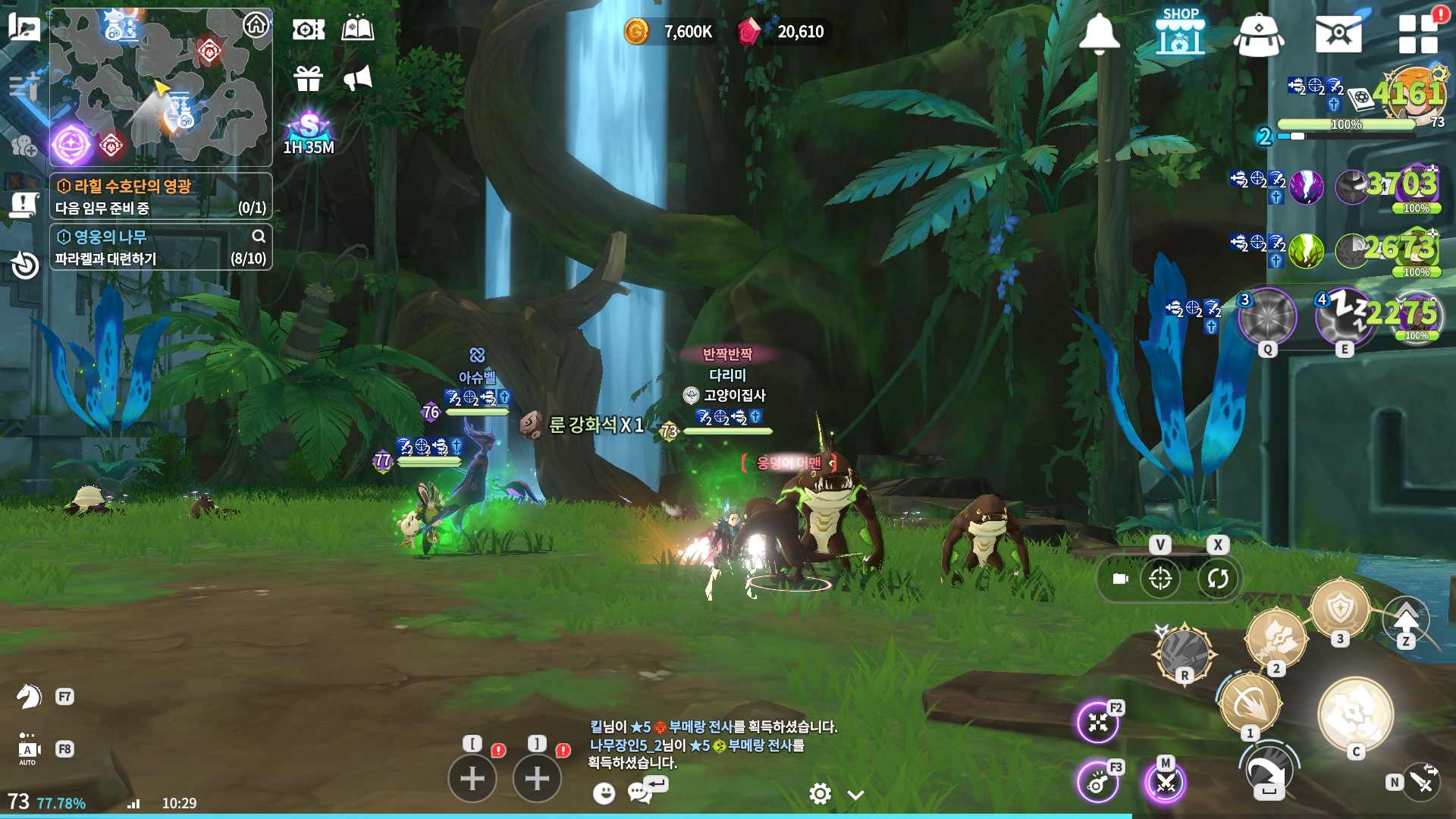This screenshot has height=819, width=1456.
Task: Toggle target lock crosshair button
Action: (1160, 579)
